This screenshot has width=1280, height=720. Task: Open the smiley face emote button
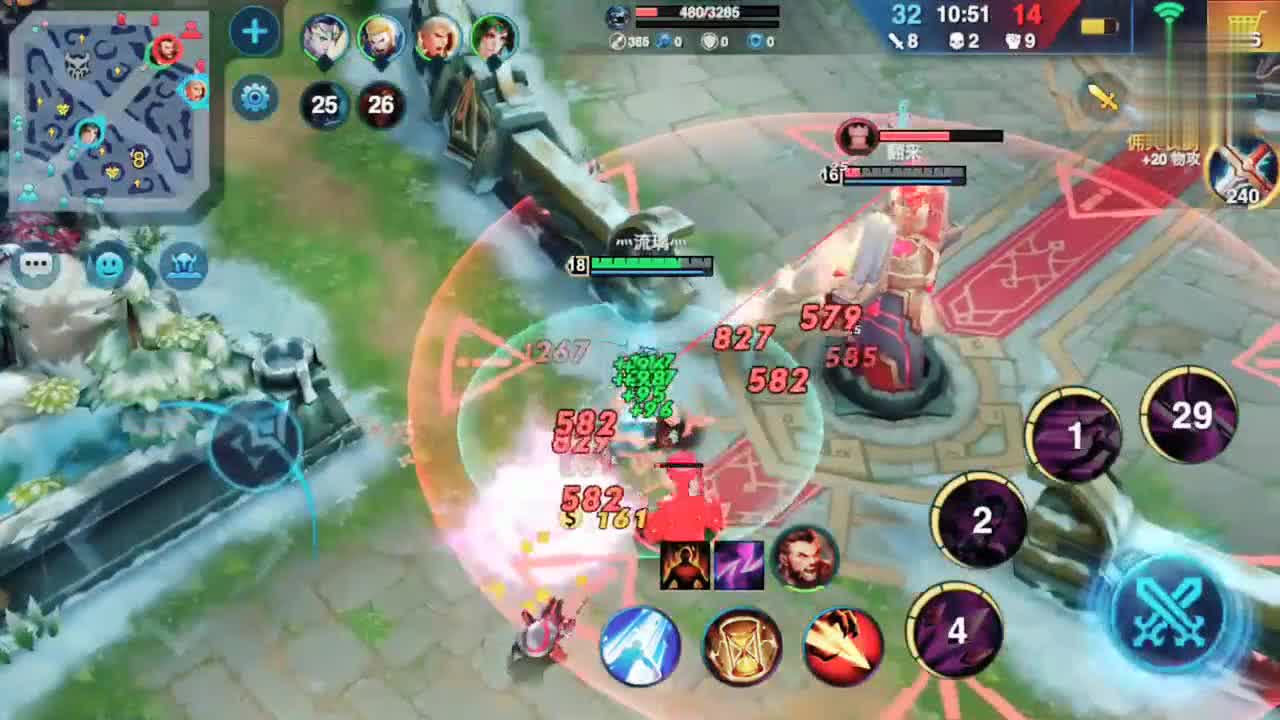coord(109,266)
